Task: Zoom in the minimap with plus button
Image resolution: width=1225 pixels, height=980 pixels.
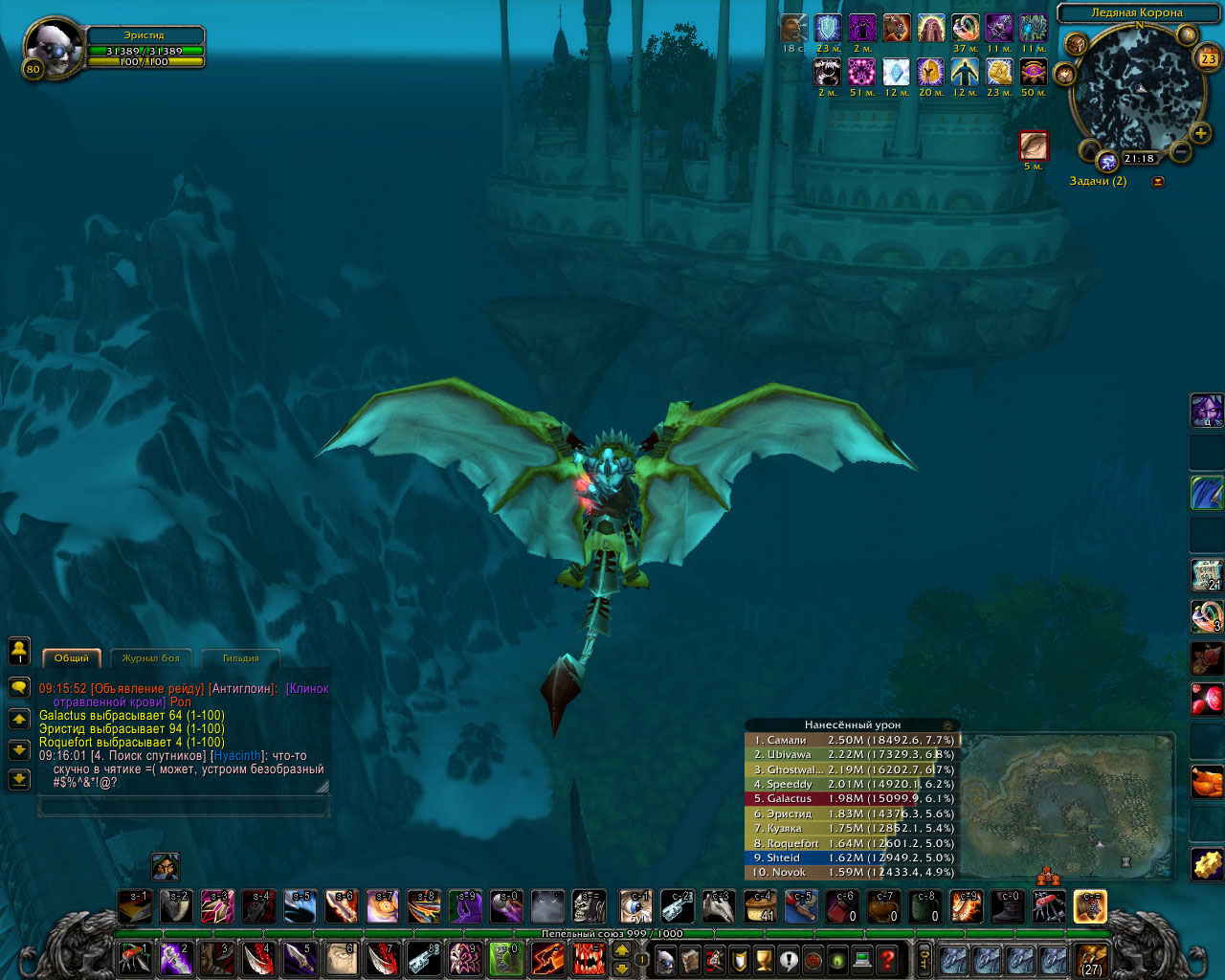Action: [1200, 133]
